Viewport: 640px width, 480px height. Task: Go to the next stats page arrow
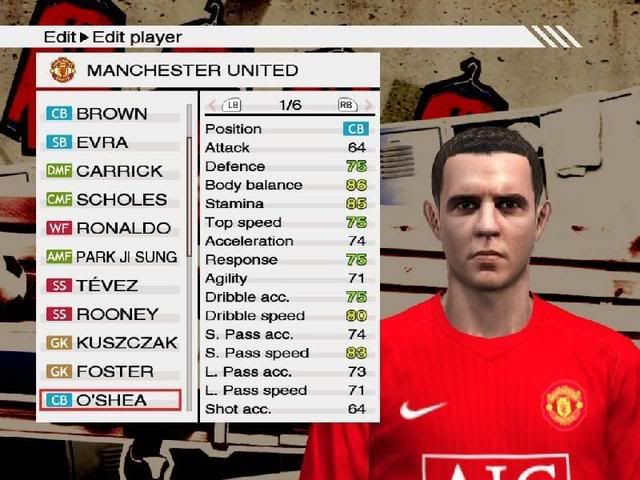coord(368,104)
